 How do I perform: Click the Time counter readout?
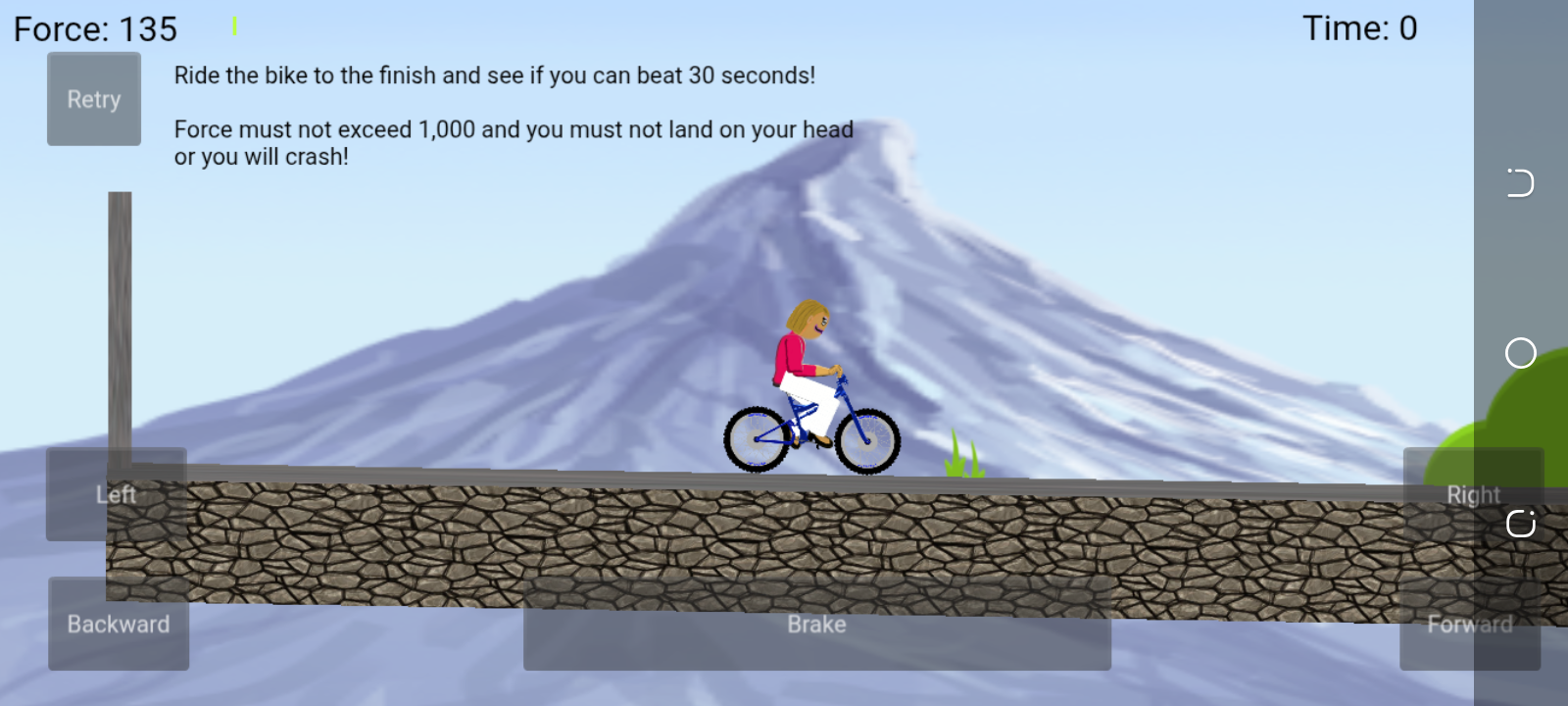point(1359,28)
